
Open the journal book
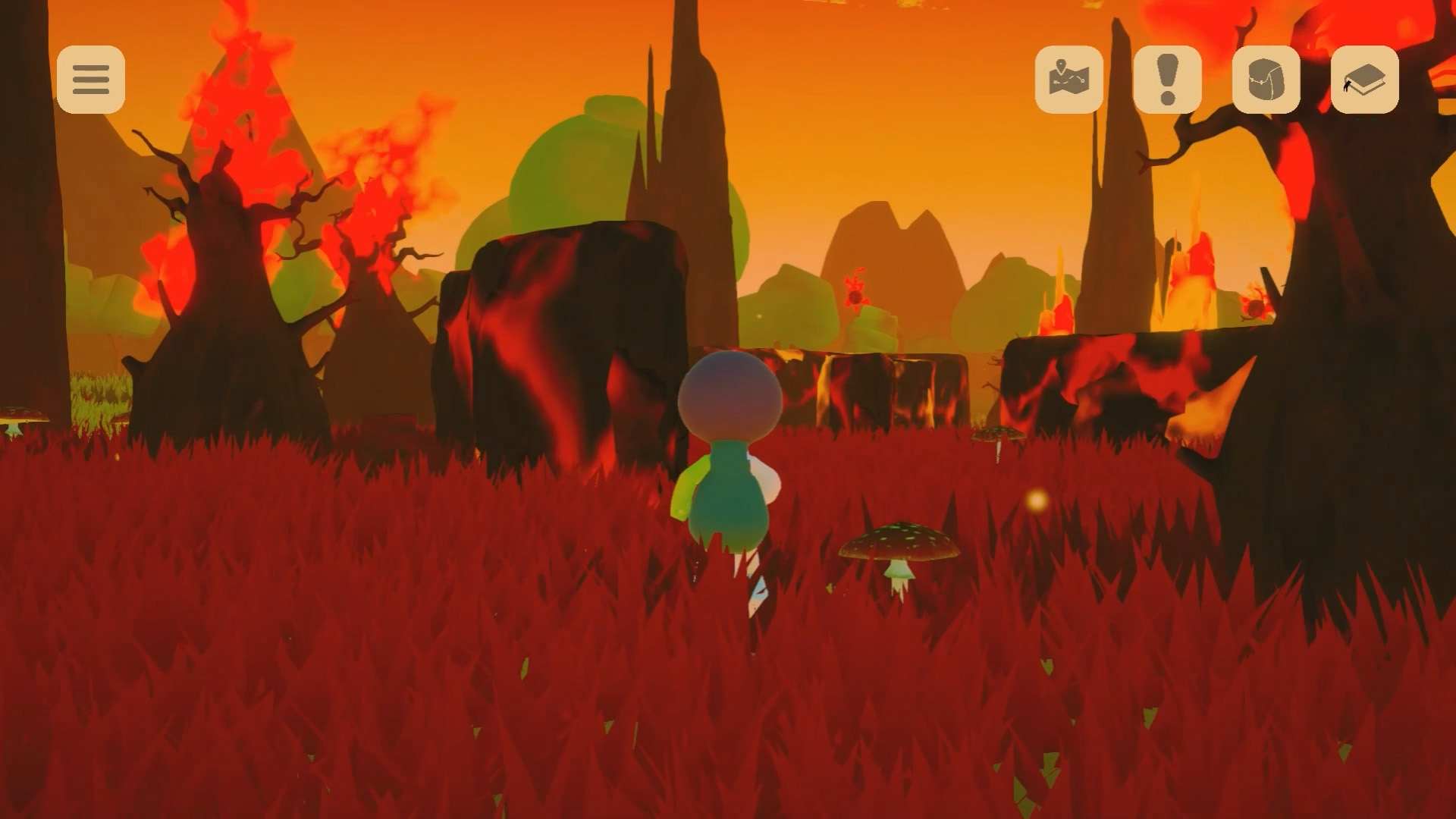tap(1364, 80)
